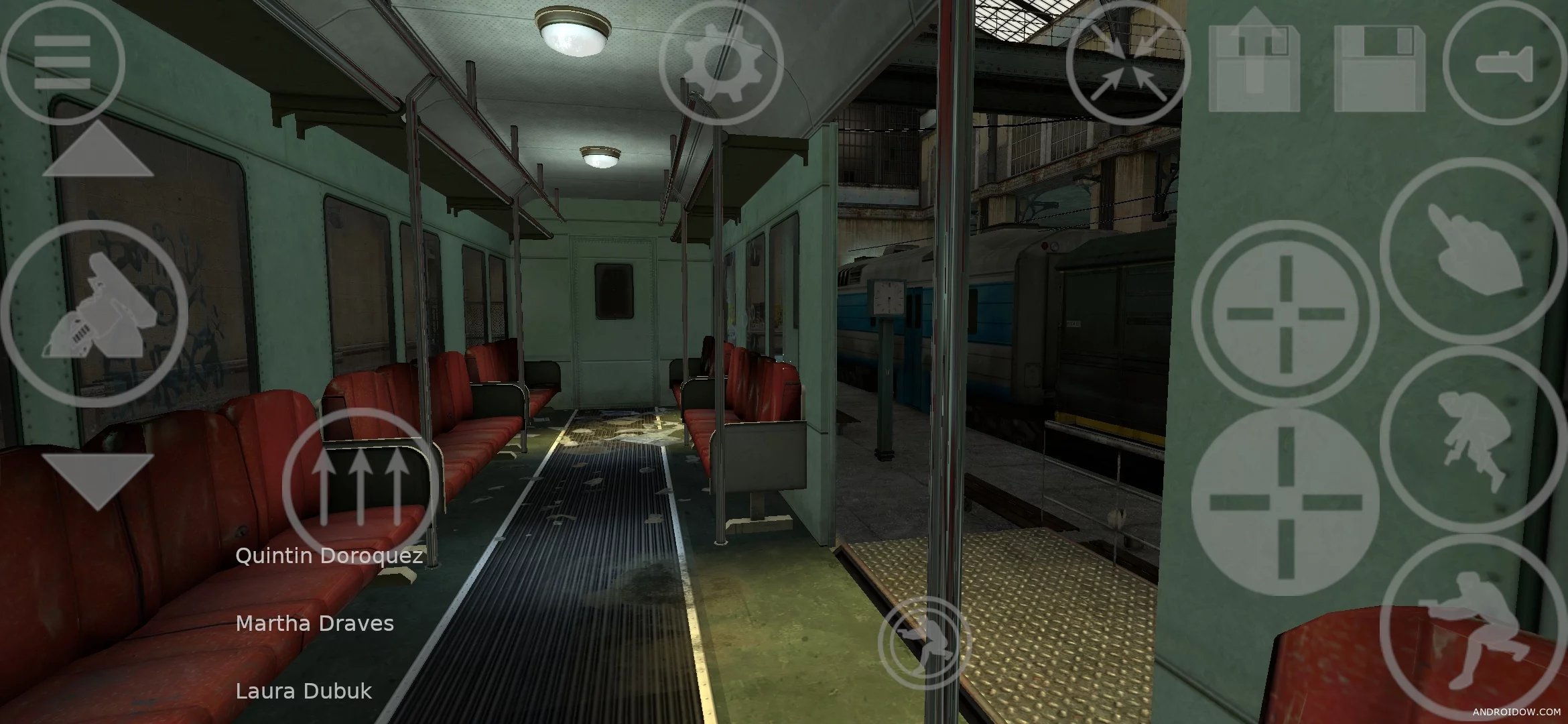
Task: Open the gear settings button
Action: coord(721,62)
